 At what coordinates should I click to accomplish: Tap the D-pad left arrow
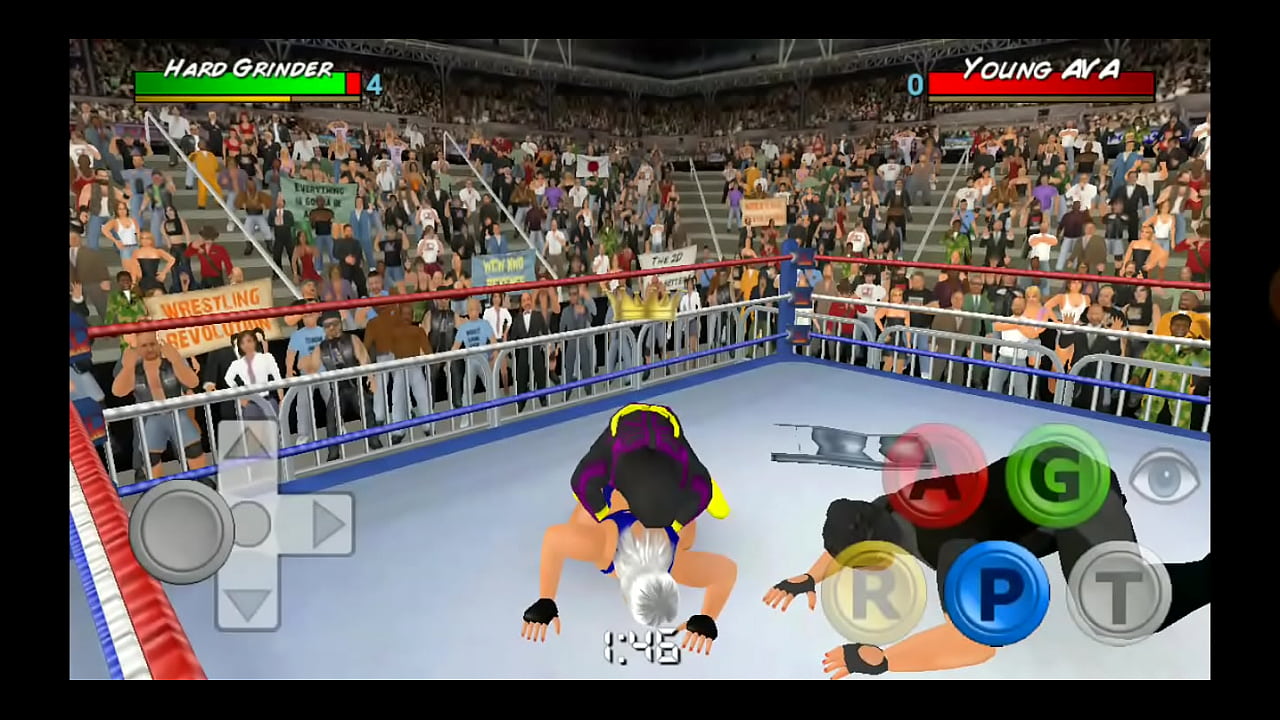(181, 524)
